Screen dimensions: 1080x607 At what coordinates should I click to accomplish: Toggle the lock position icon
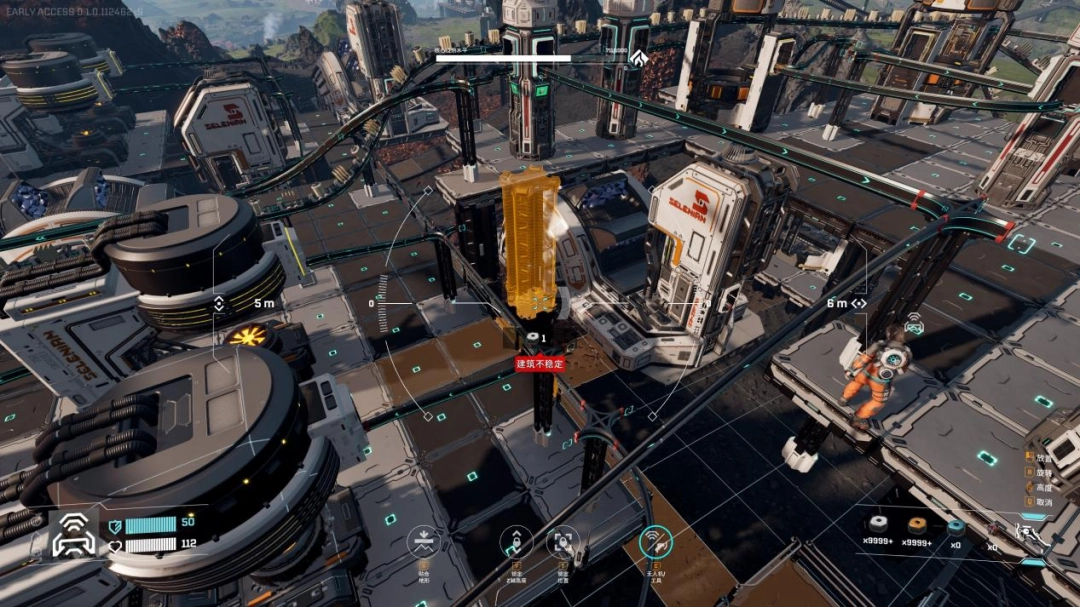pyautogui.click(x=564, y=542)
